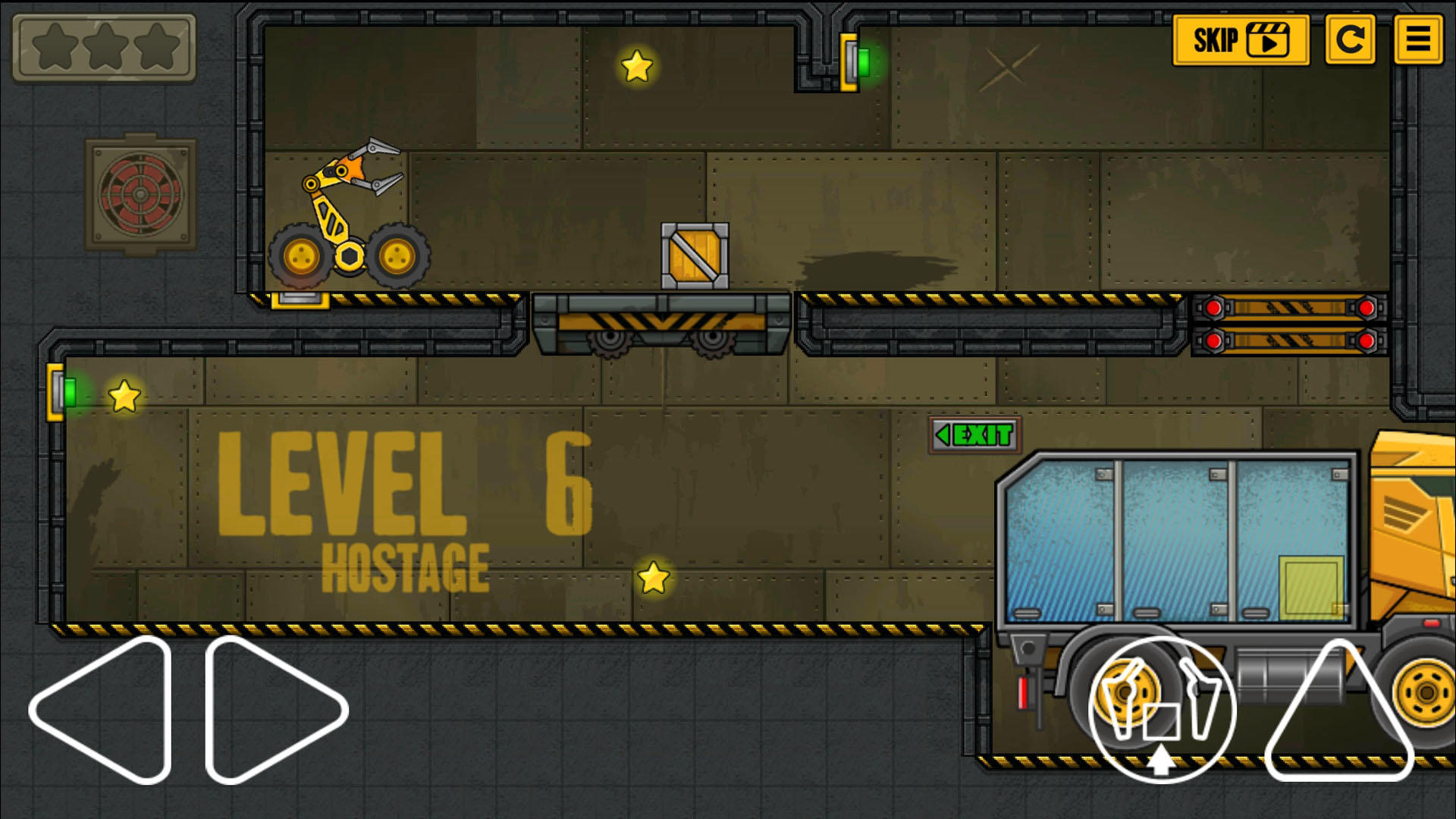Click the three-star rating display
This screenshot has height=819, width=1456.
[x=102, y=45]
